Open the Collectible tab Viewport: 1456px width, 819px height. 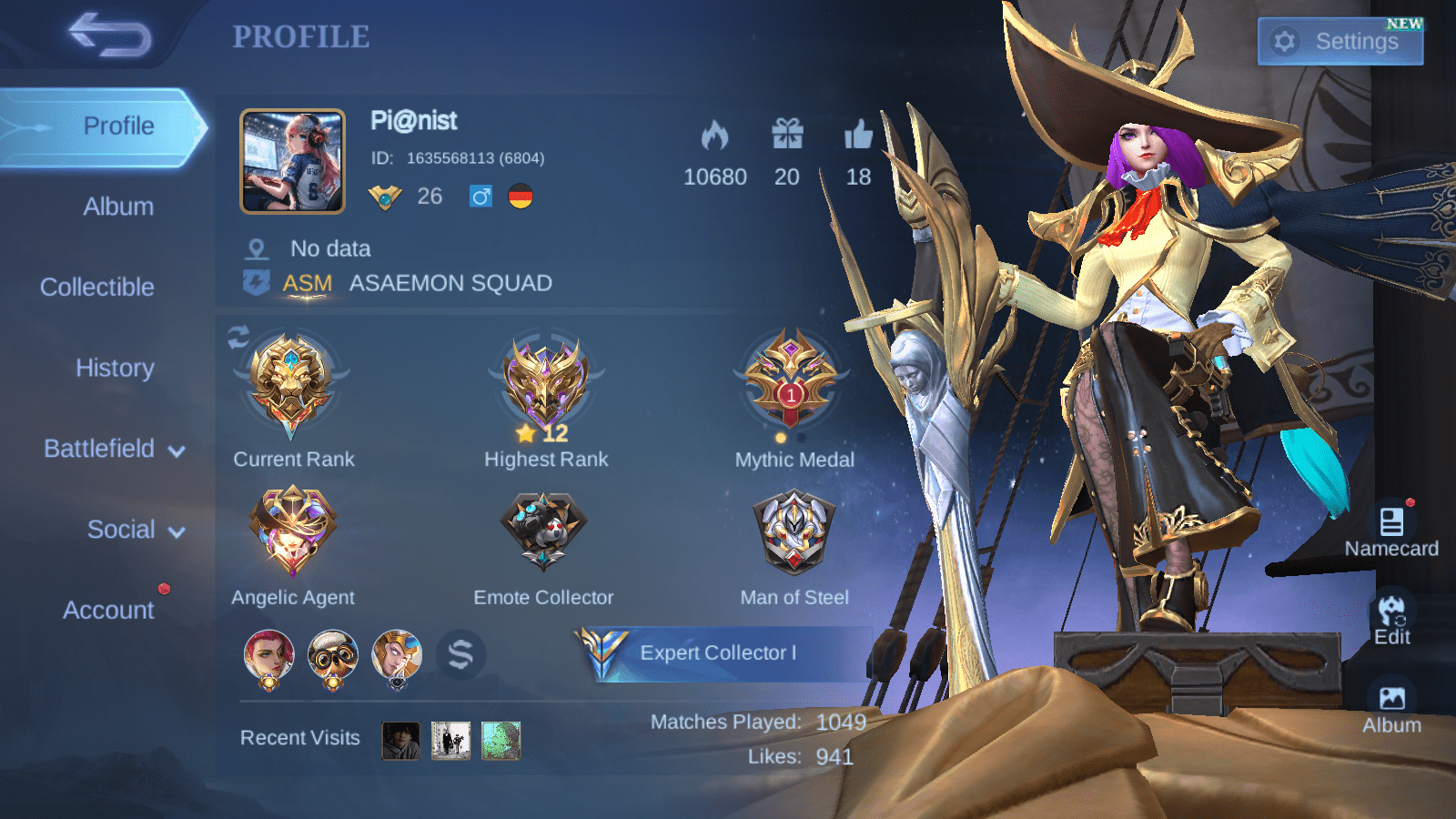[96, 287]
